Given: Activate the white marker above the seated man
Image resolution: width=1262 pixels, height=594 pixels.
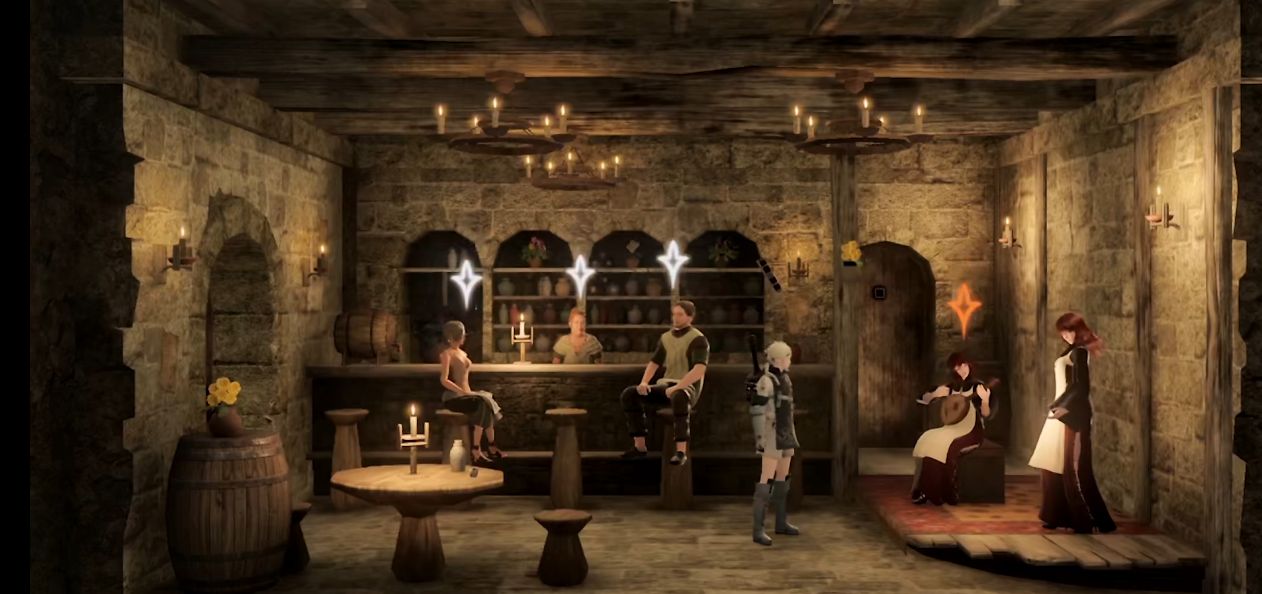Looking at the screenshot, I should (673, 263).
